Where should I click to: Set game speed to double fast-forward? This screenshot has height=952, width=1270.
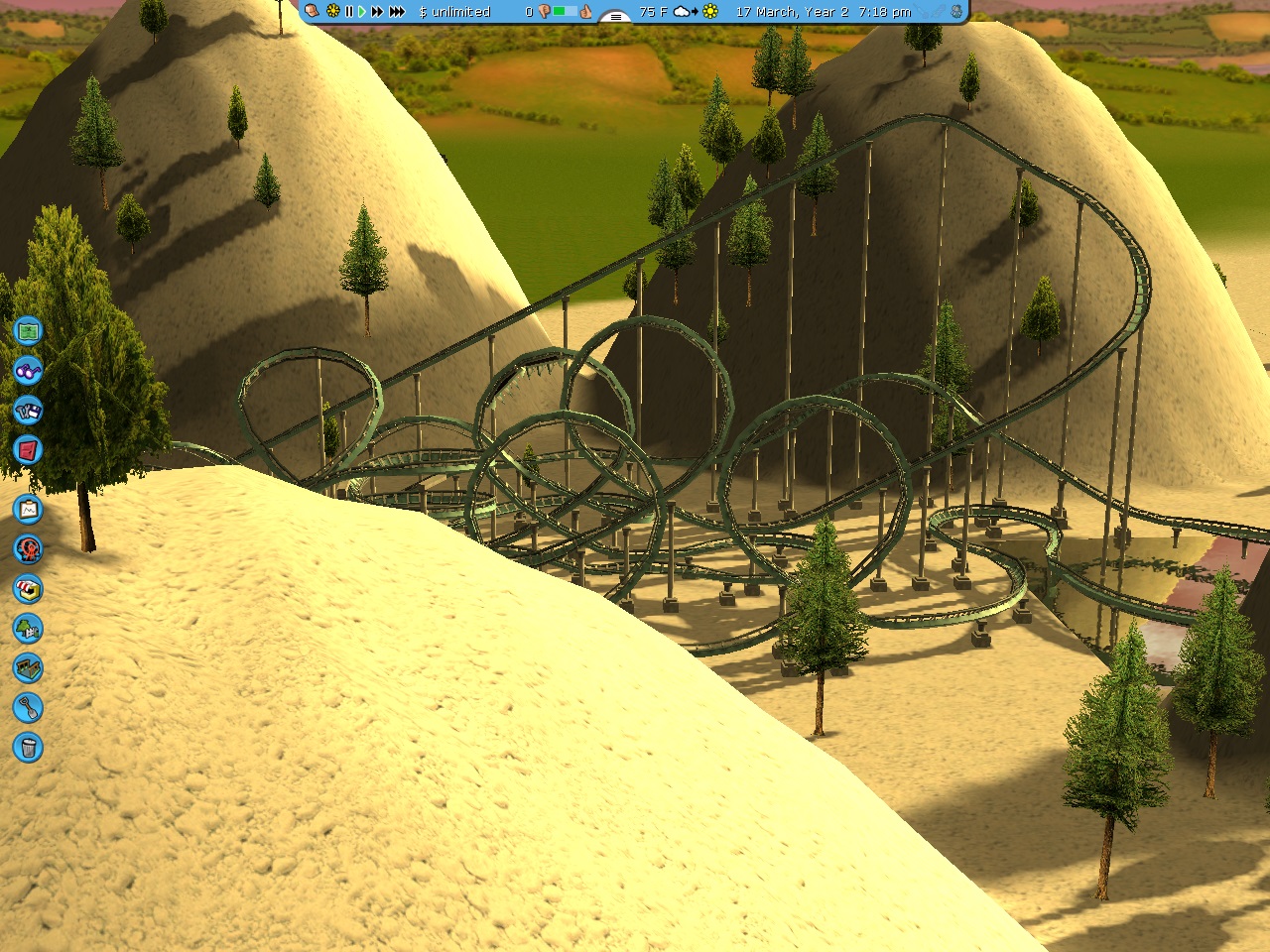tap(377, 12)
